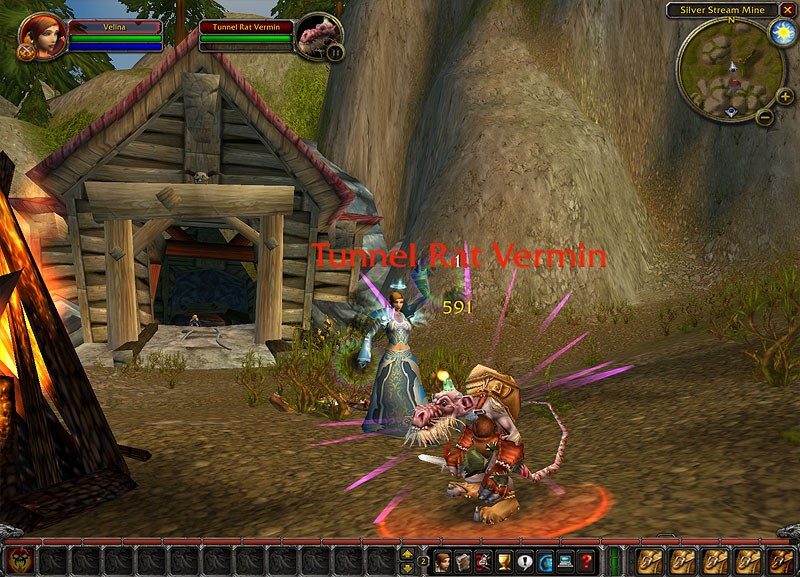Select the Tunnel Rat Vermin target portrait

[x=319, y=36]
